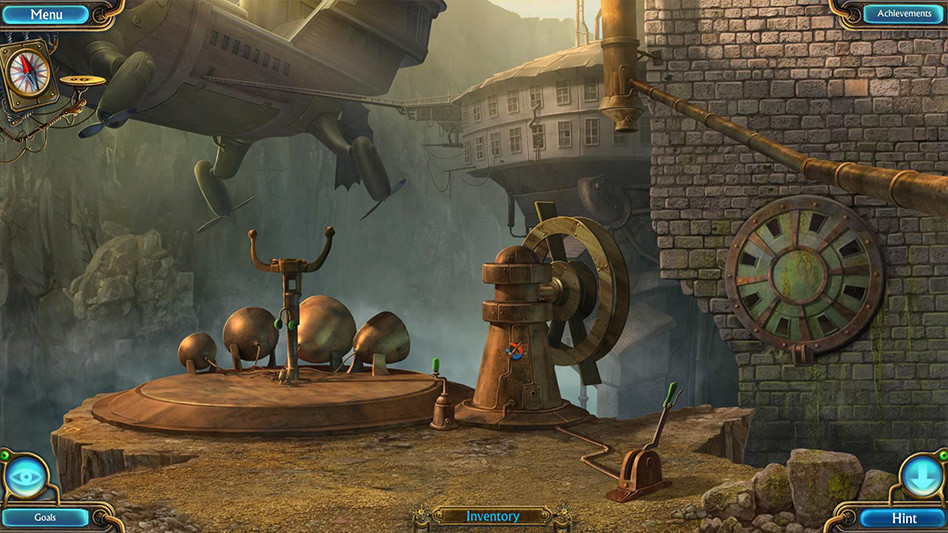Image resolution: width=948 pixels, height=533 pixels.
Task: Click the blue eye icon
Action: [x=24, y=476]
